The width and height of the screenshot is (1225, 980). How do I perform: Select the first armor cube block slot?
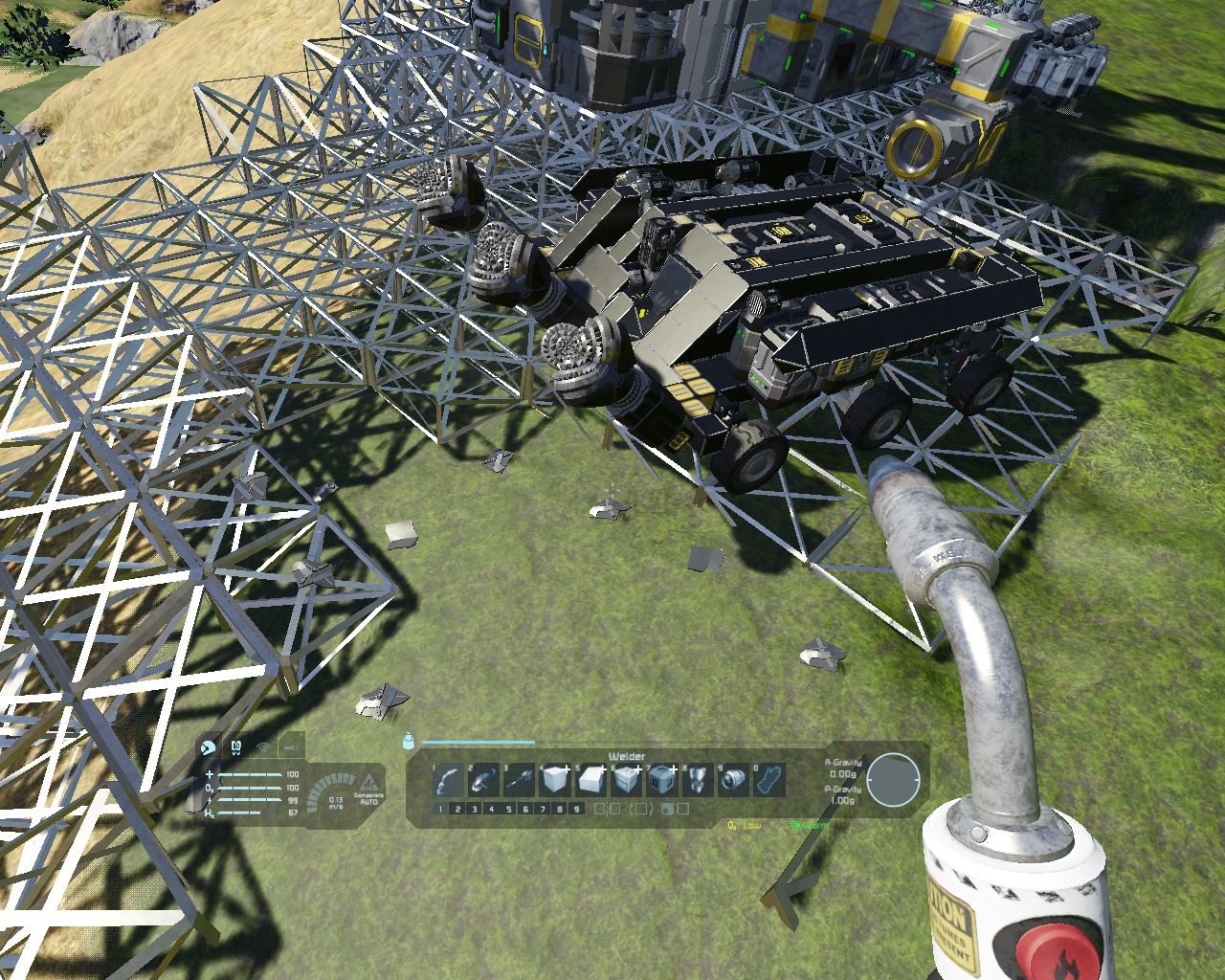[555, 781]
